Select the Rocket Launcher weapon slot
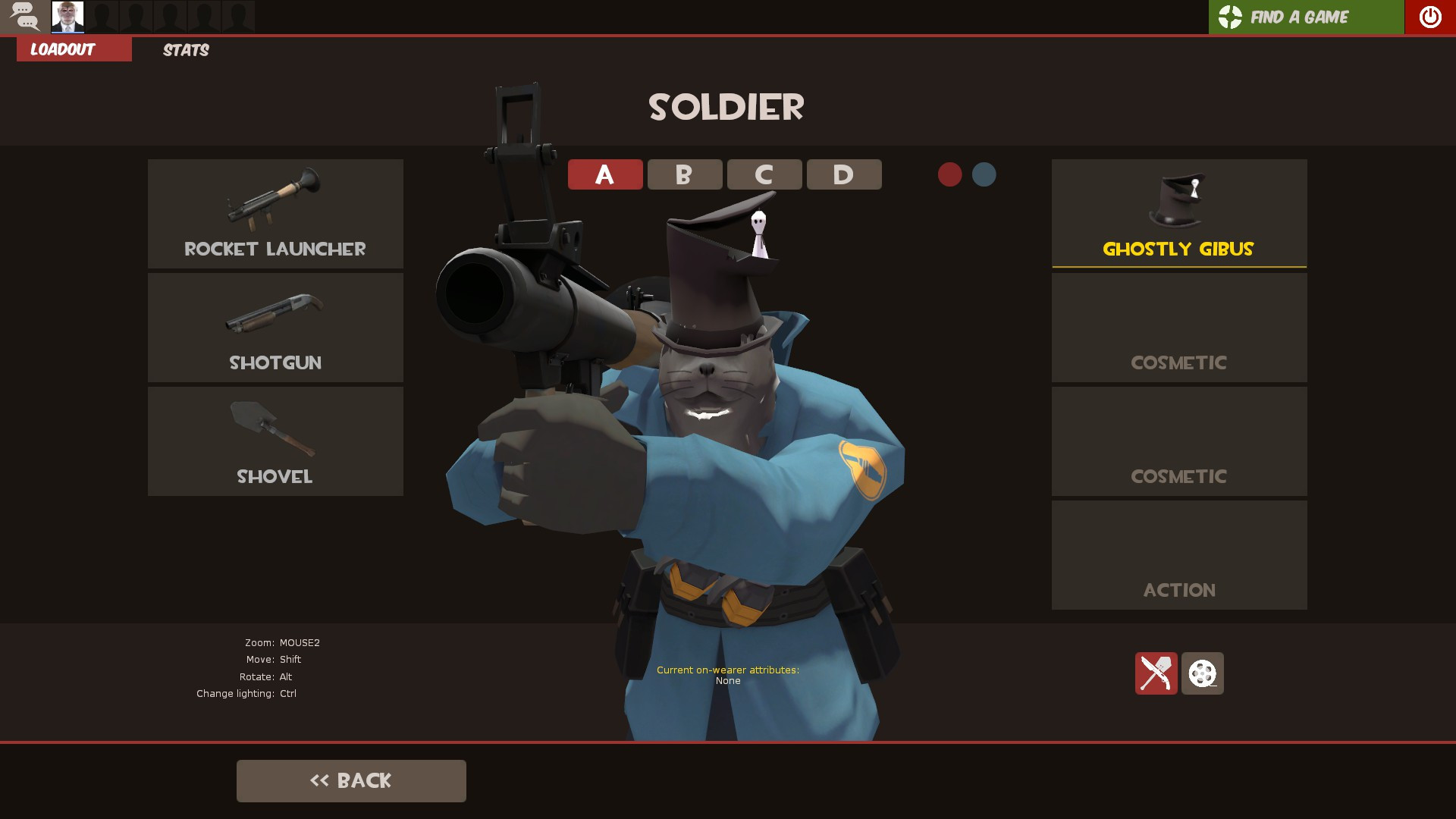This screenshot has width=1456, height=819. (275, 213)
